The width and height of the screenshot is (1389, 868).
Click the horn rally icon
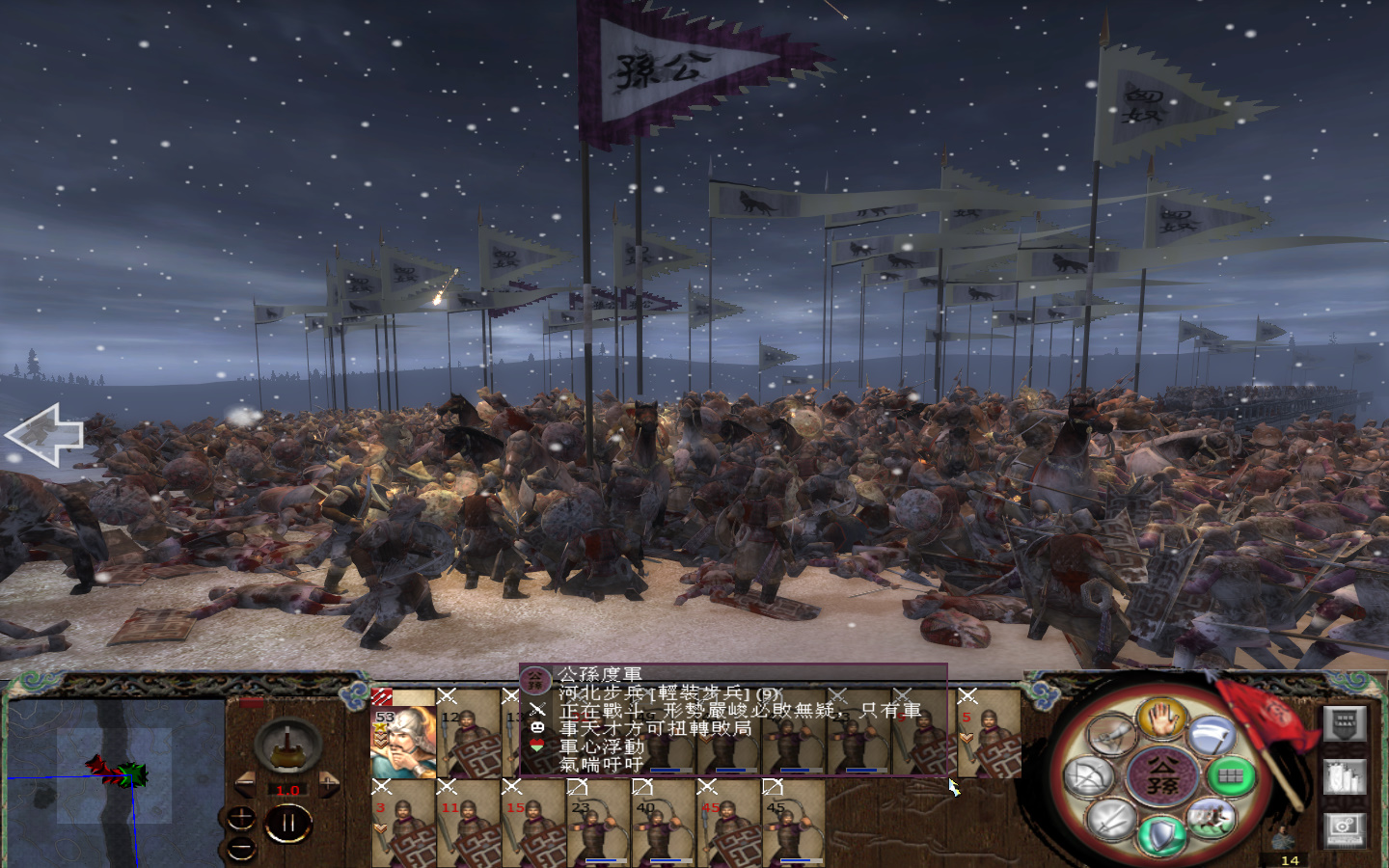pyautogui.click(x=1111, y=734)
